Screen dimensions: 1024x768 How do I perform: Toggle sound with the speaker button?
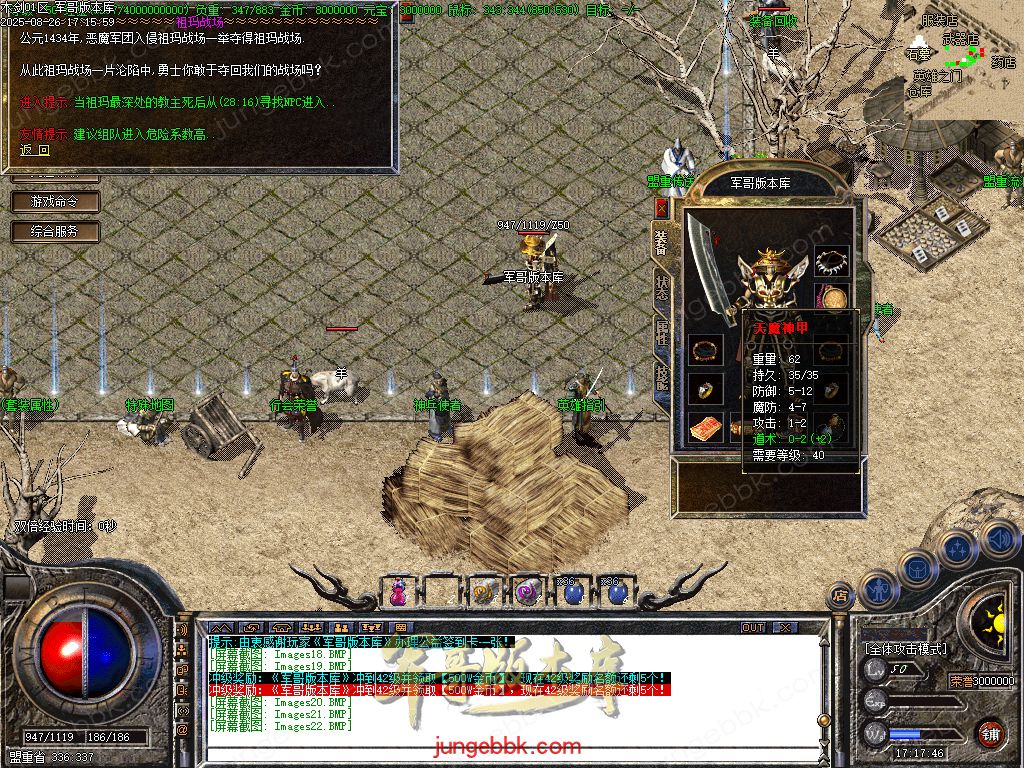[x=999, y=539]
